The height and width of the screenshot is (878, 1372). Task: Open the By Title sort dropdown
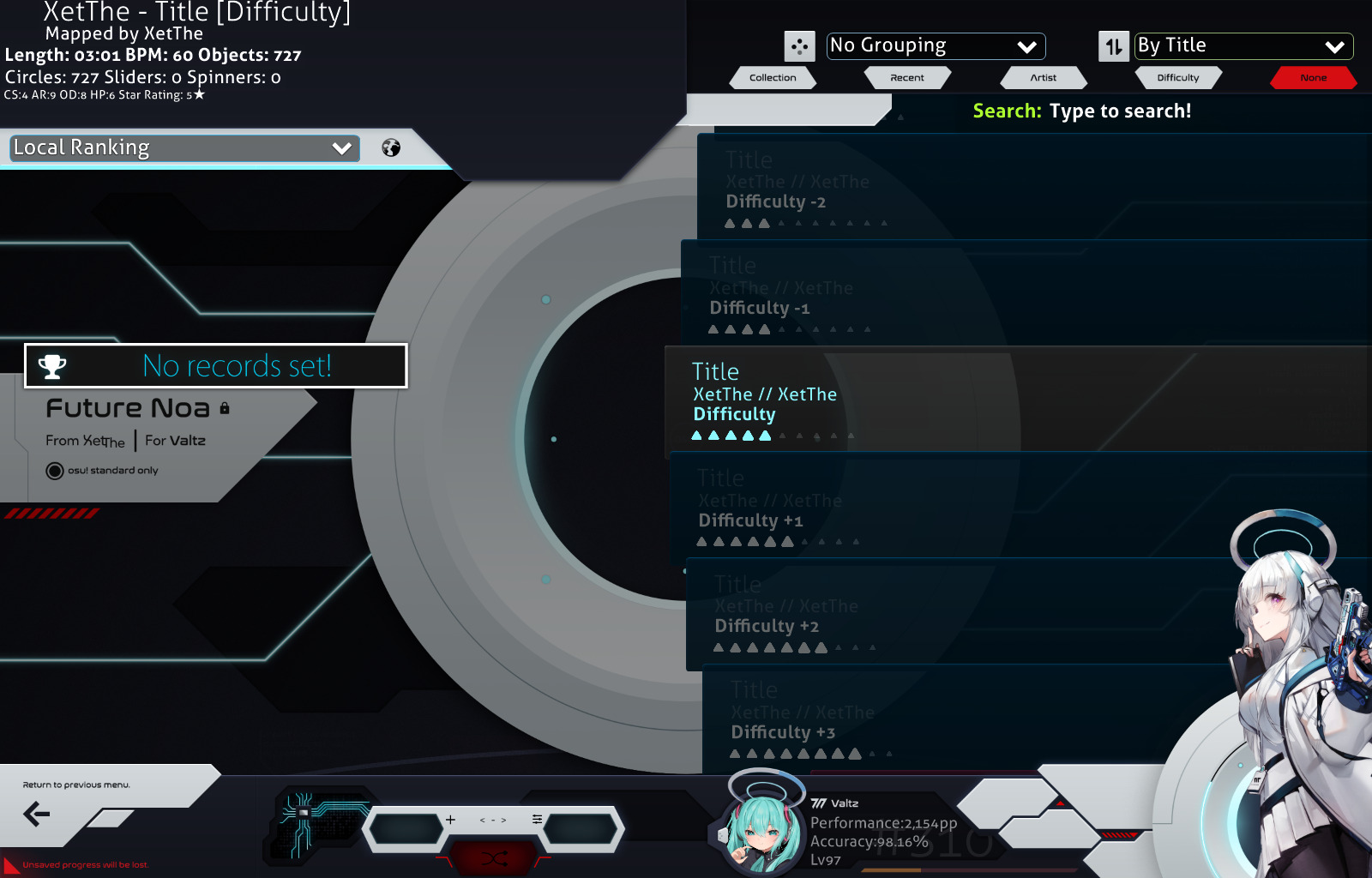(1242, 46)
